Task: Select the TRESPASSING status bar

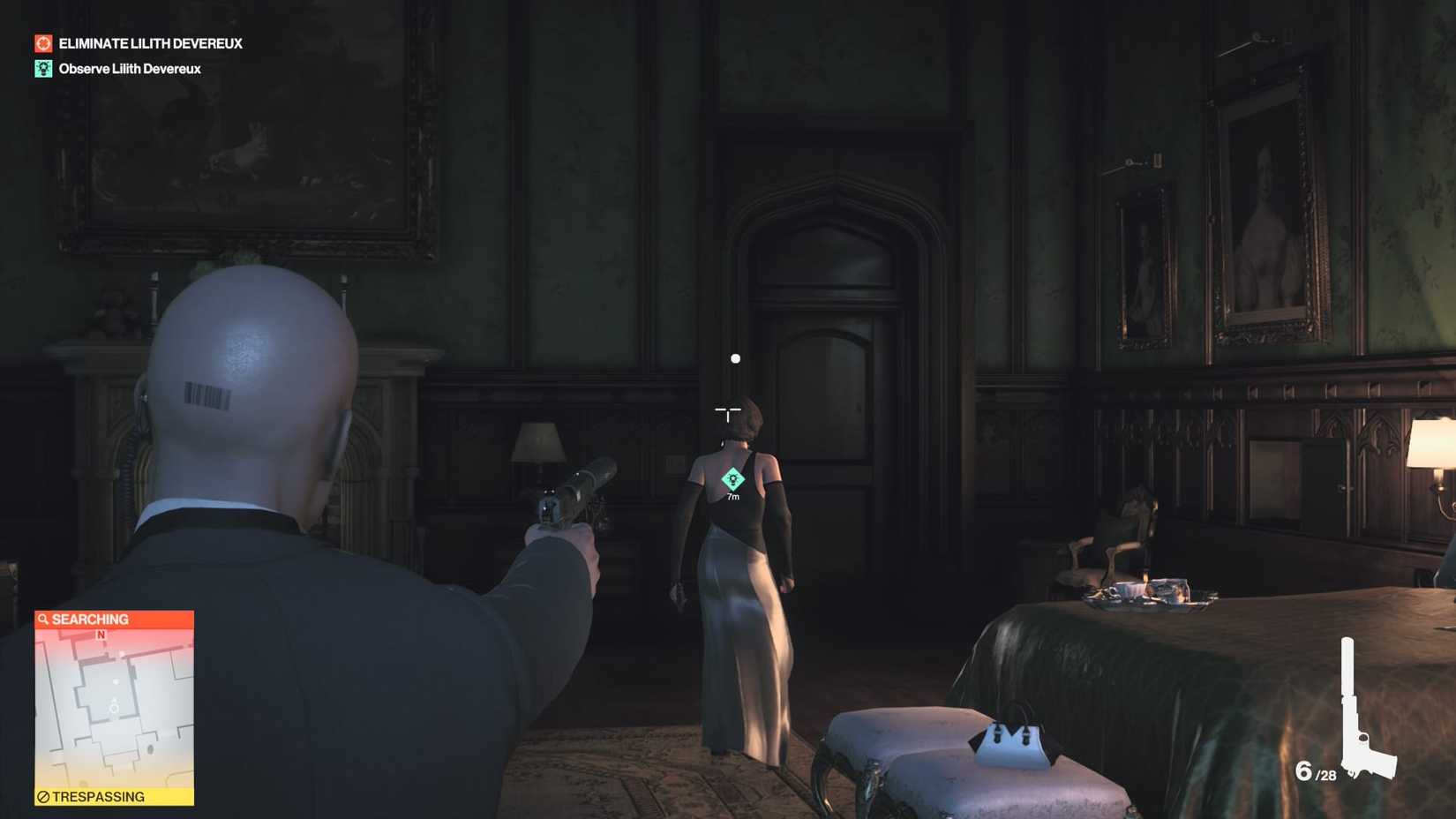Action: (x=114, y=796)
